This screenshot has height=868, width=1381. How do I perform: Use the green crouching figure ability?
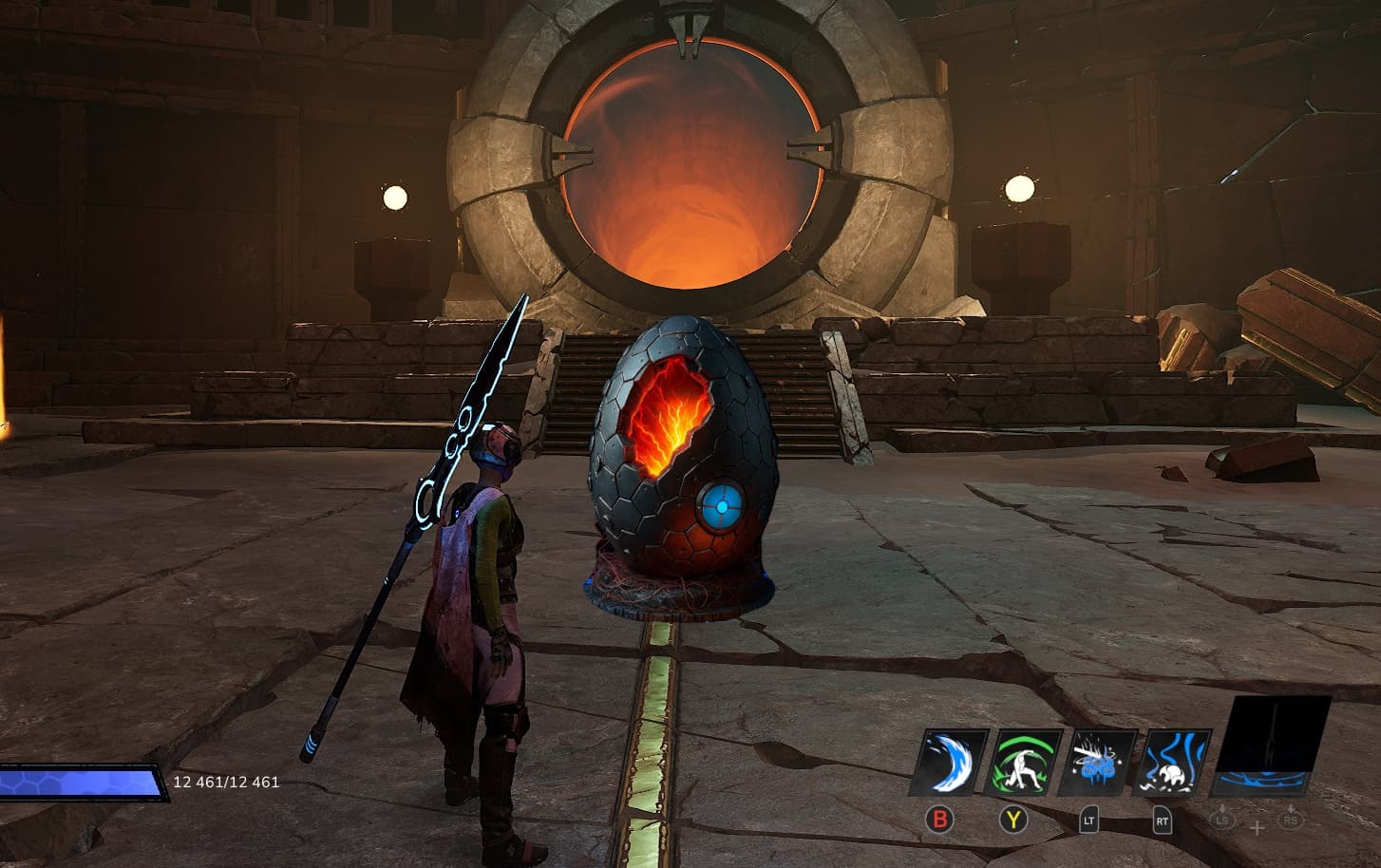pyautogui.click(x=1024, y=763)
